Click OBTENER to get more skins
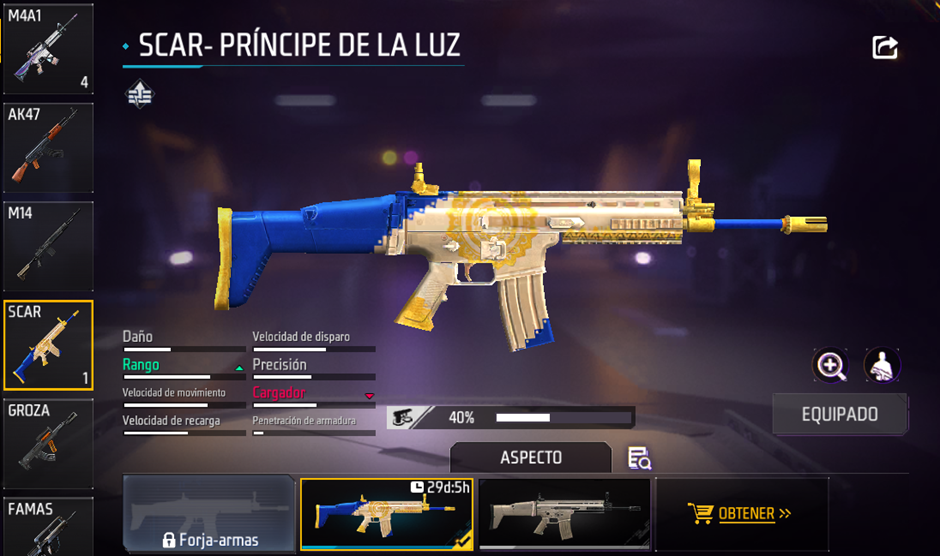This screenshot has width=940, height=556. pyautogui.click(x=741, y=514)
